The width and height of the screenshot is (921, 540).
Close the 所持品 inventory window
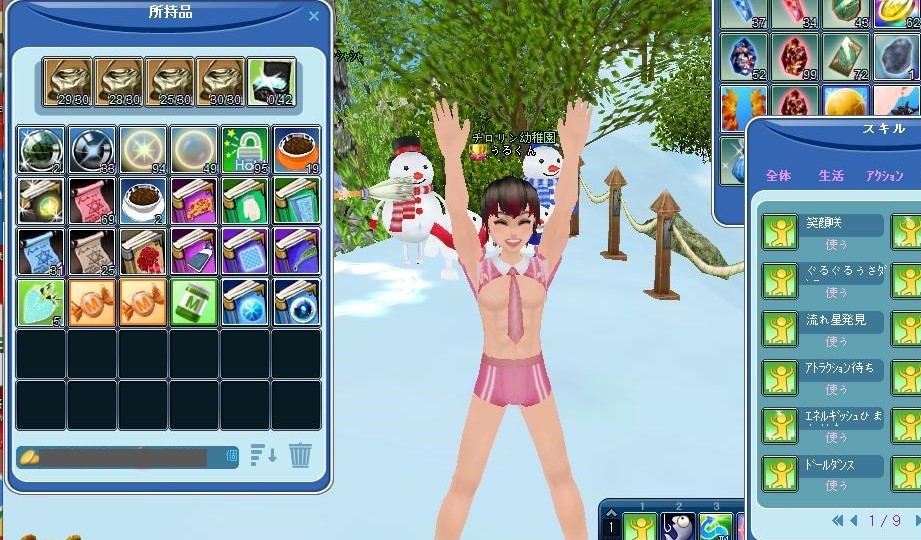click(x=314, y=16)
